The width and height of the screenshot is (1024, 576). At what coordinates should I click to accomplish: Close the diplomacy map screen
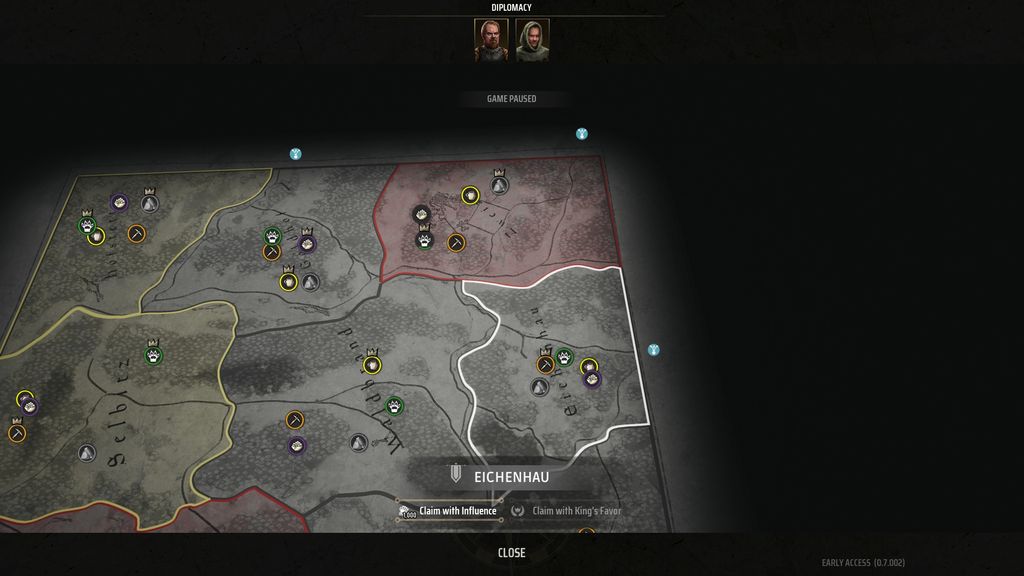click(511, 553)
